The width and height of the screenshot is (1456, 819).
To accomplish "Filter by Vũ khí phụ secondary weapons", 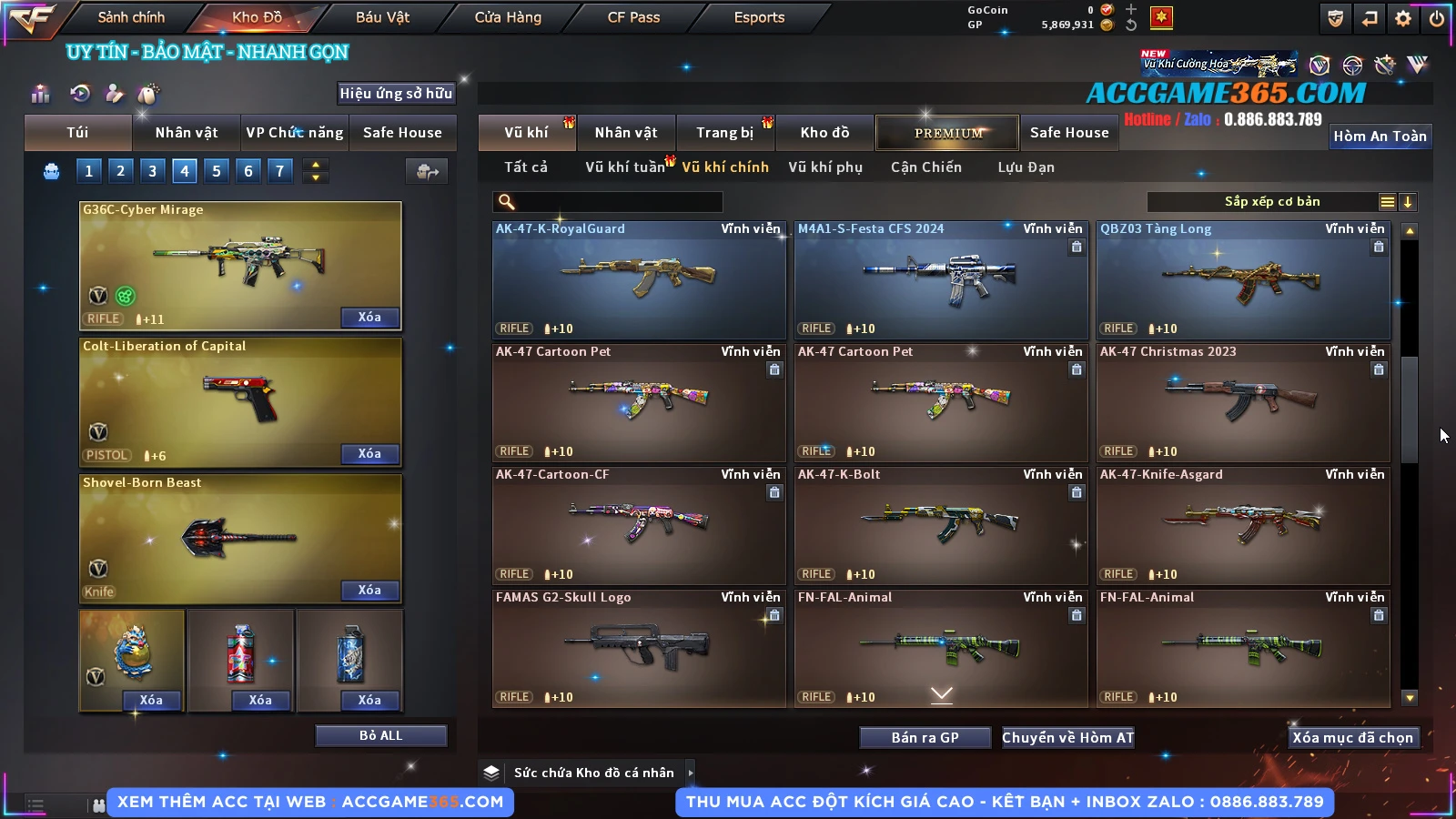I will point(825,167).
